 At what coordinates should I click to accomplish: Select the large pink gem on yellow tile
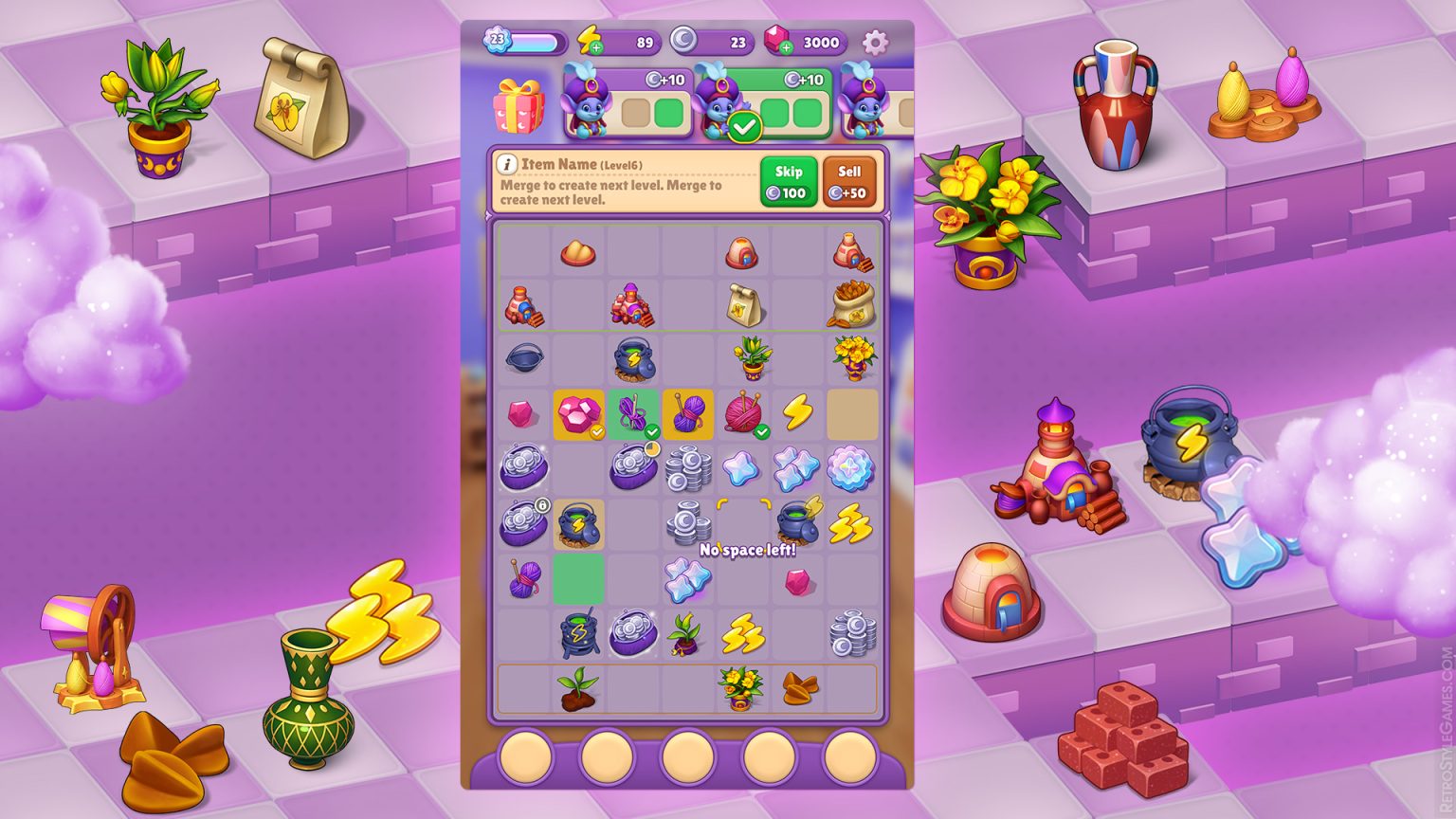pyautogui.click(x=578, y=414)
